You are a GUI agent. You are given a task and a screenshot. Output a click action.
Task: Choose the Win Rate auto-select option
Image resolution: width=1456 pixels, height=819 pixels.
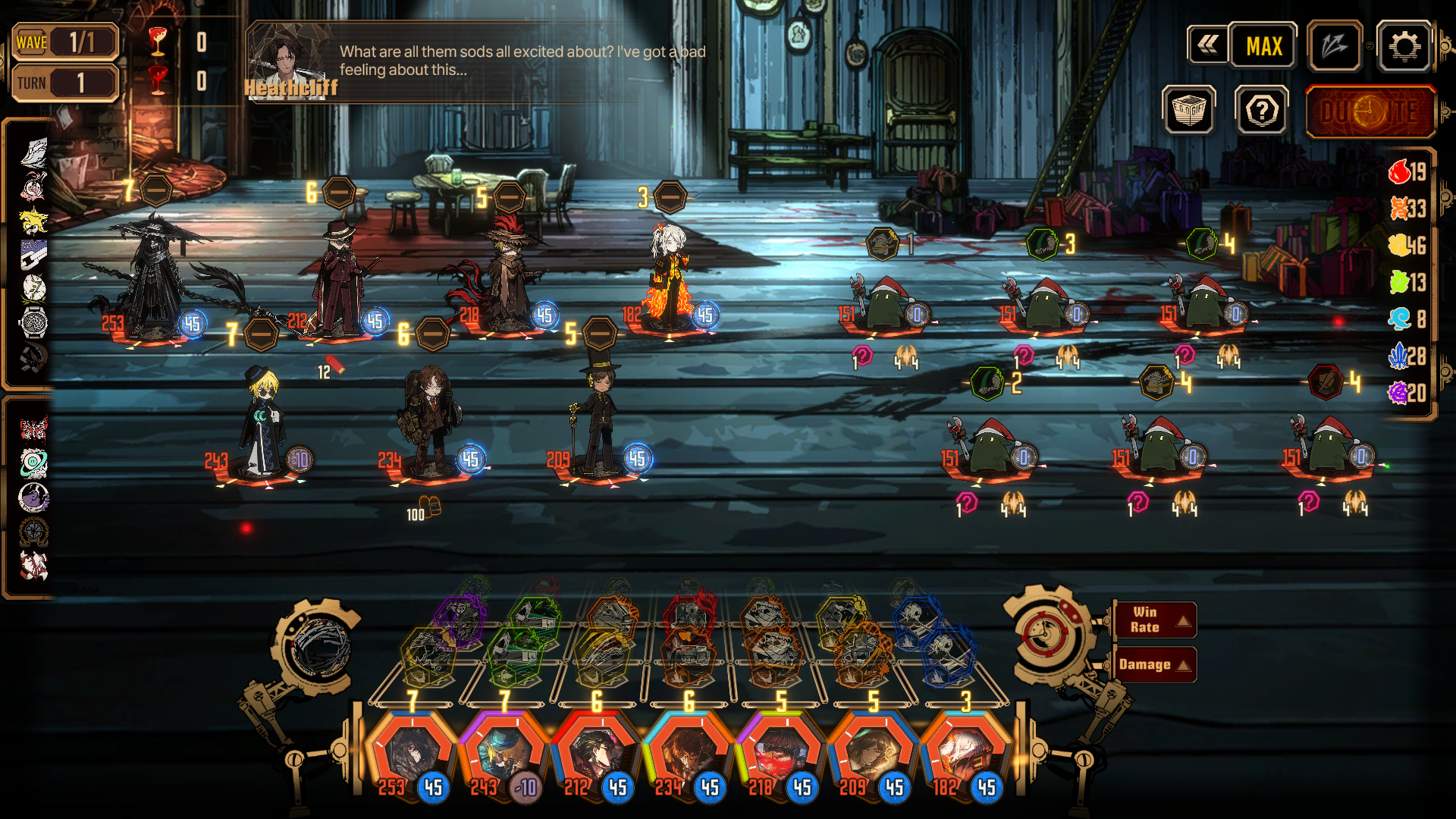[1154, 620]
